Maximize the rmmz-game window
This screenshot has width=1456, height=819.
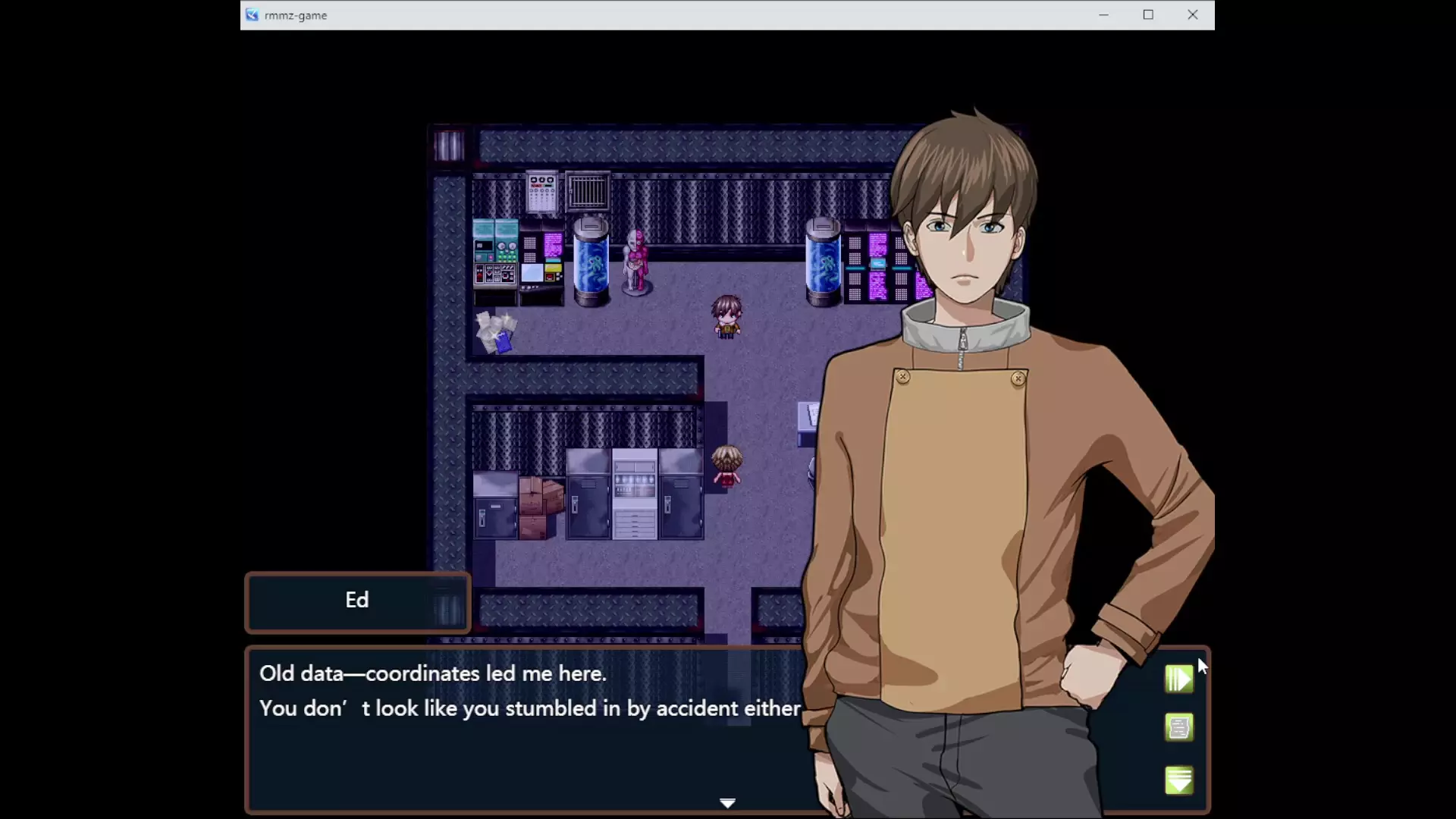[x=1148, y=15]
